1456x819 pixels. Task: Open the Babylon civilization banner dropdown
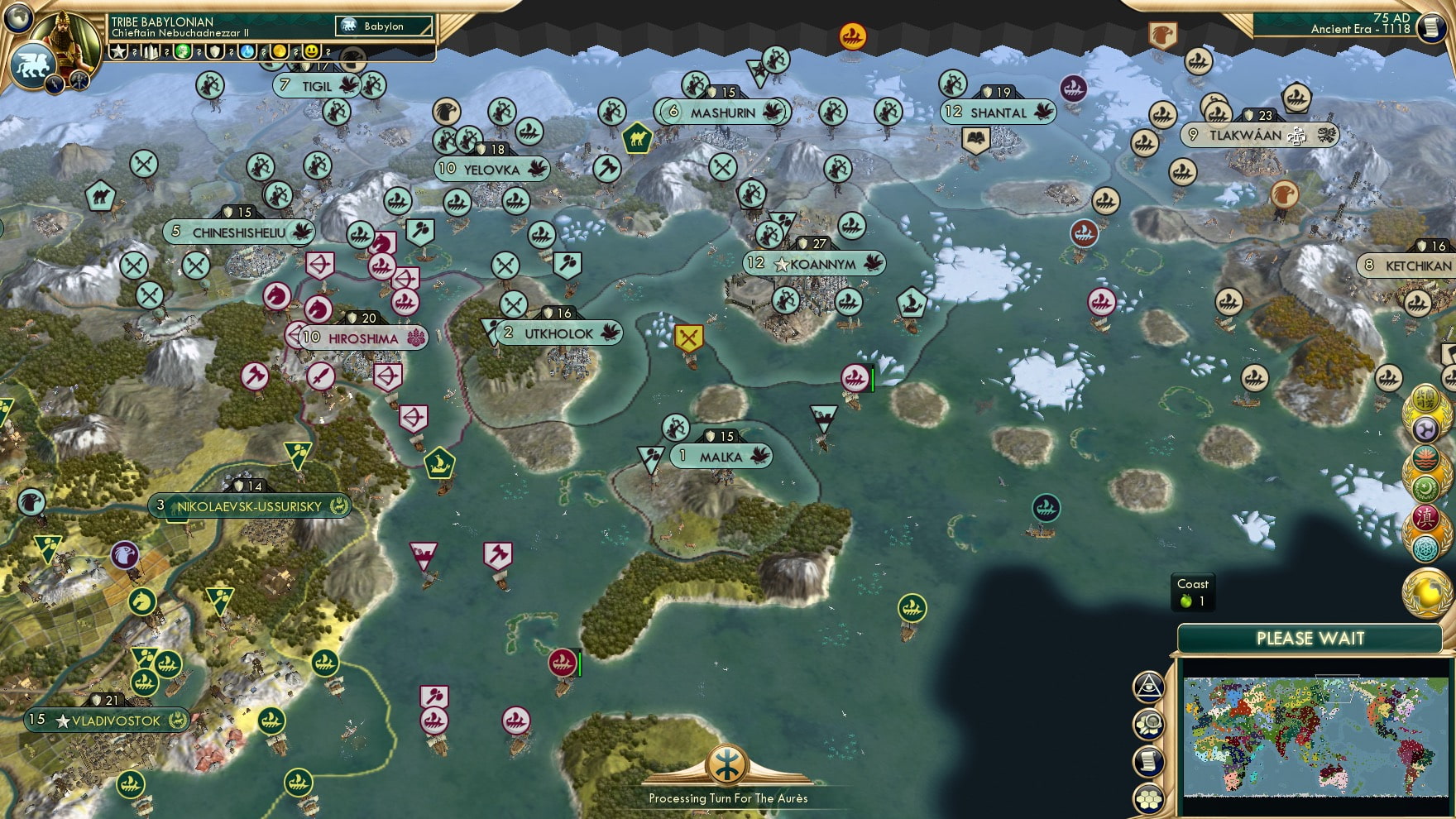382,26
